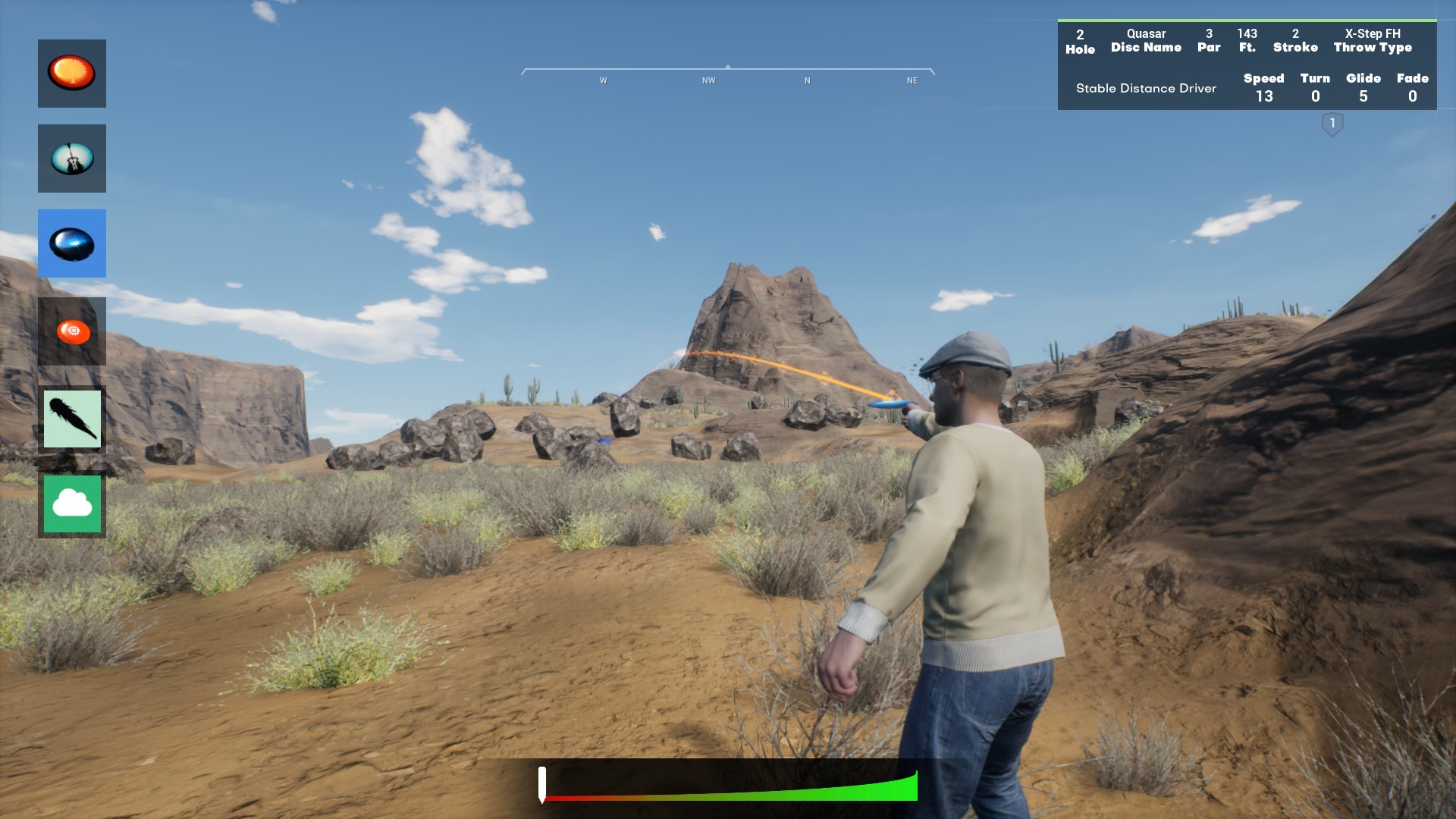Open the green cloud weather icon
This screenshot has width=1456, height=819.
tap(72, 503)
